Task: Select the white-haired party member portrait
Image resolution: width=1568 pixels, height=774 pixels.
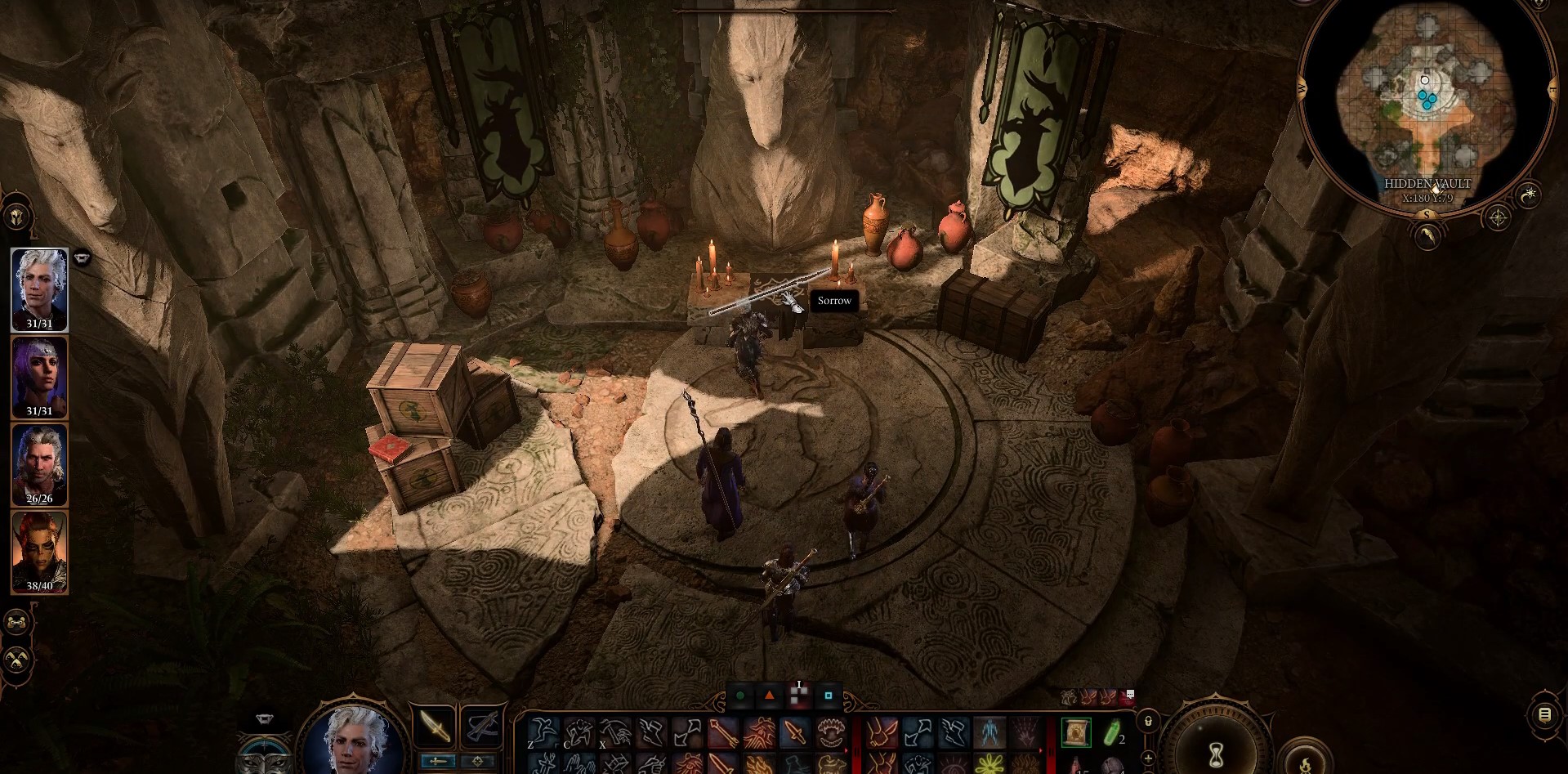Action: tap(39, 289)
